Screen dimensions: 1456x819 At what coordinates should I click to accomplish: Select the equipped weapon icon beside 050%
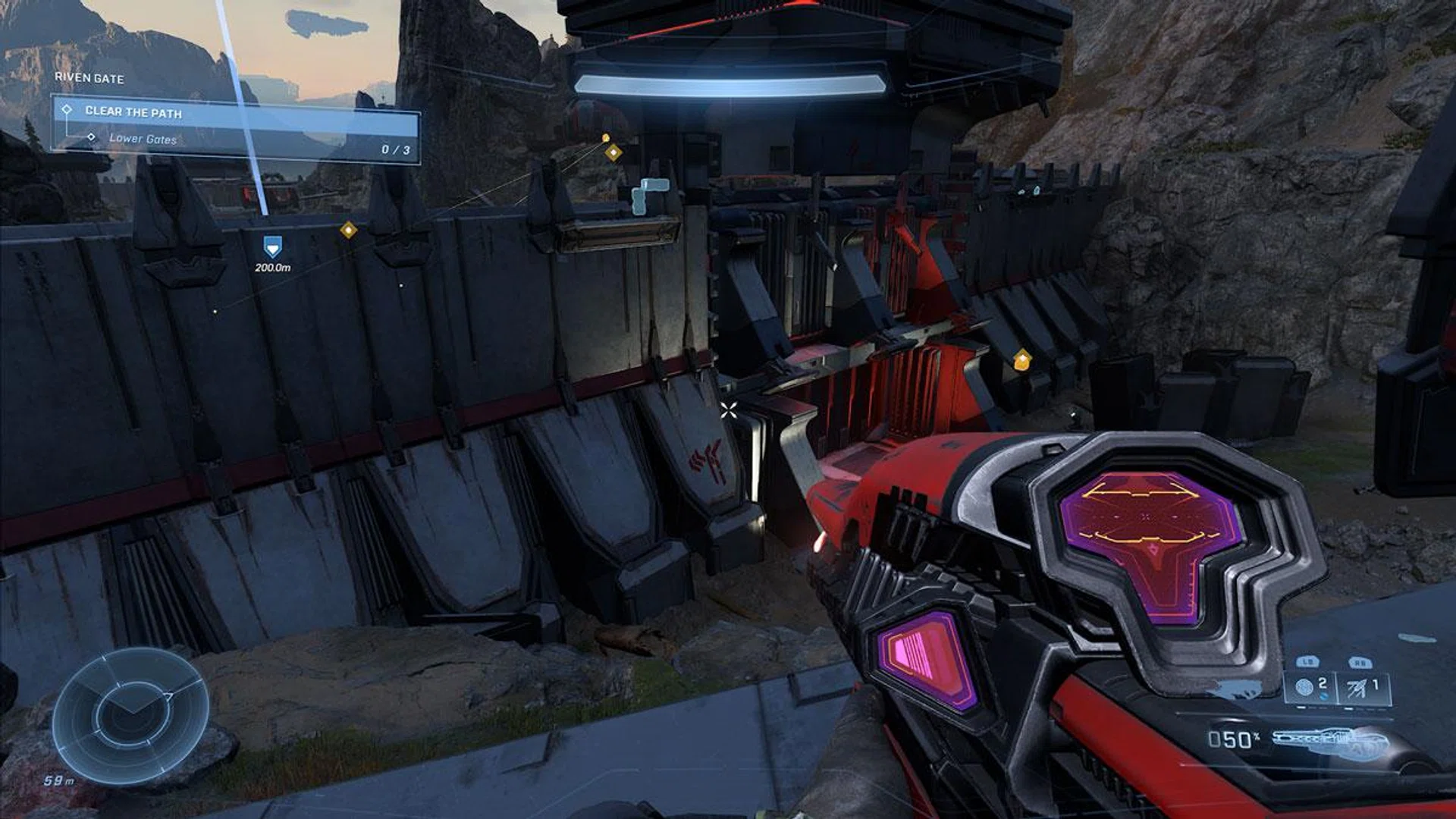tap(1330, 743)
